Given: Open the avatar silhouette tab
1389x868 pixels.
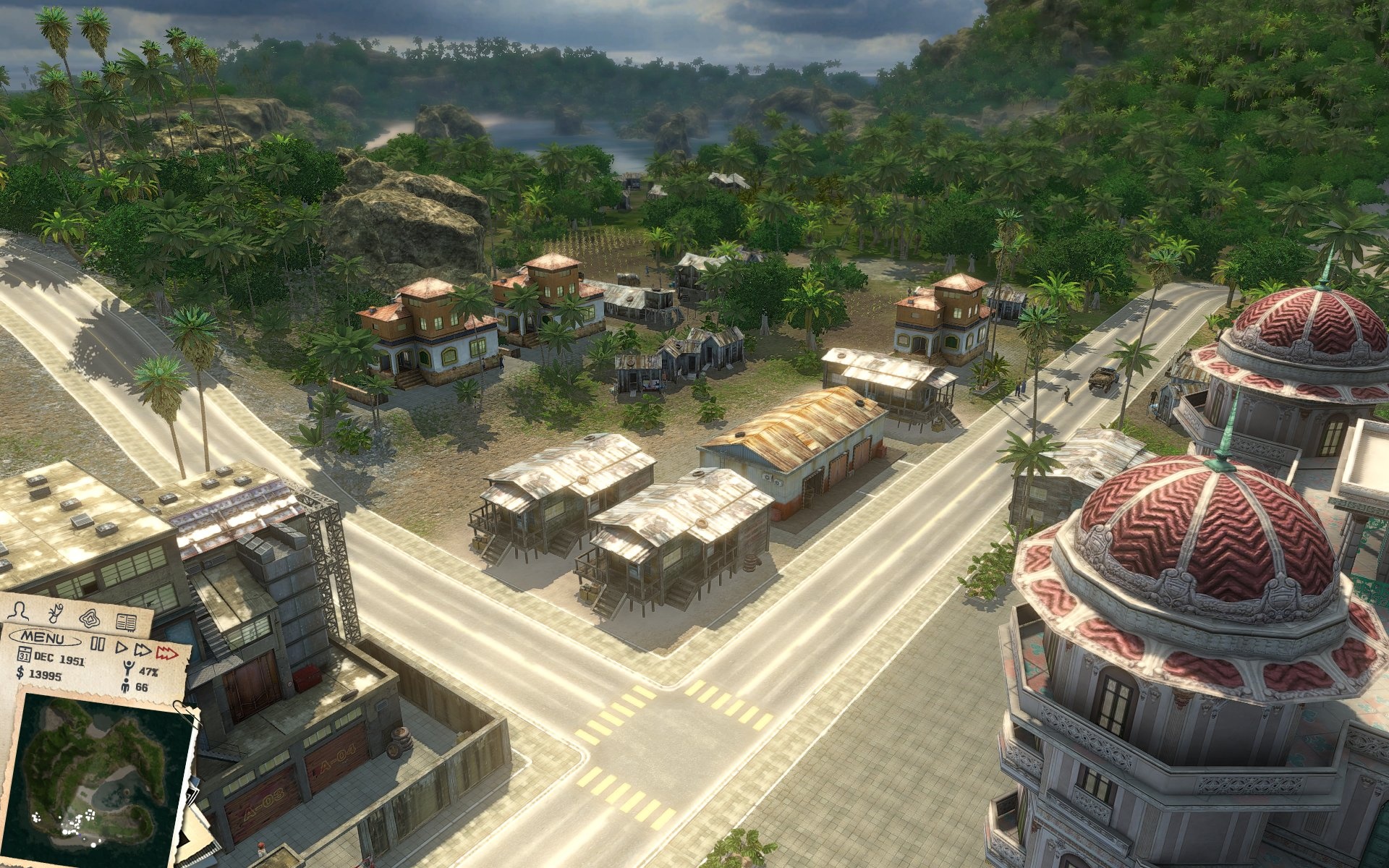Looking at the screenshot, I should click(x=20, y=611).
